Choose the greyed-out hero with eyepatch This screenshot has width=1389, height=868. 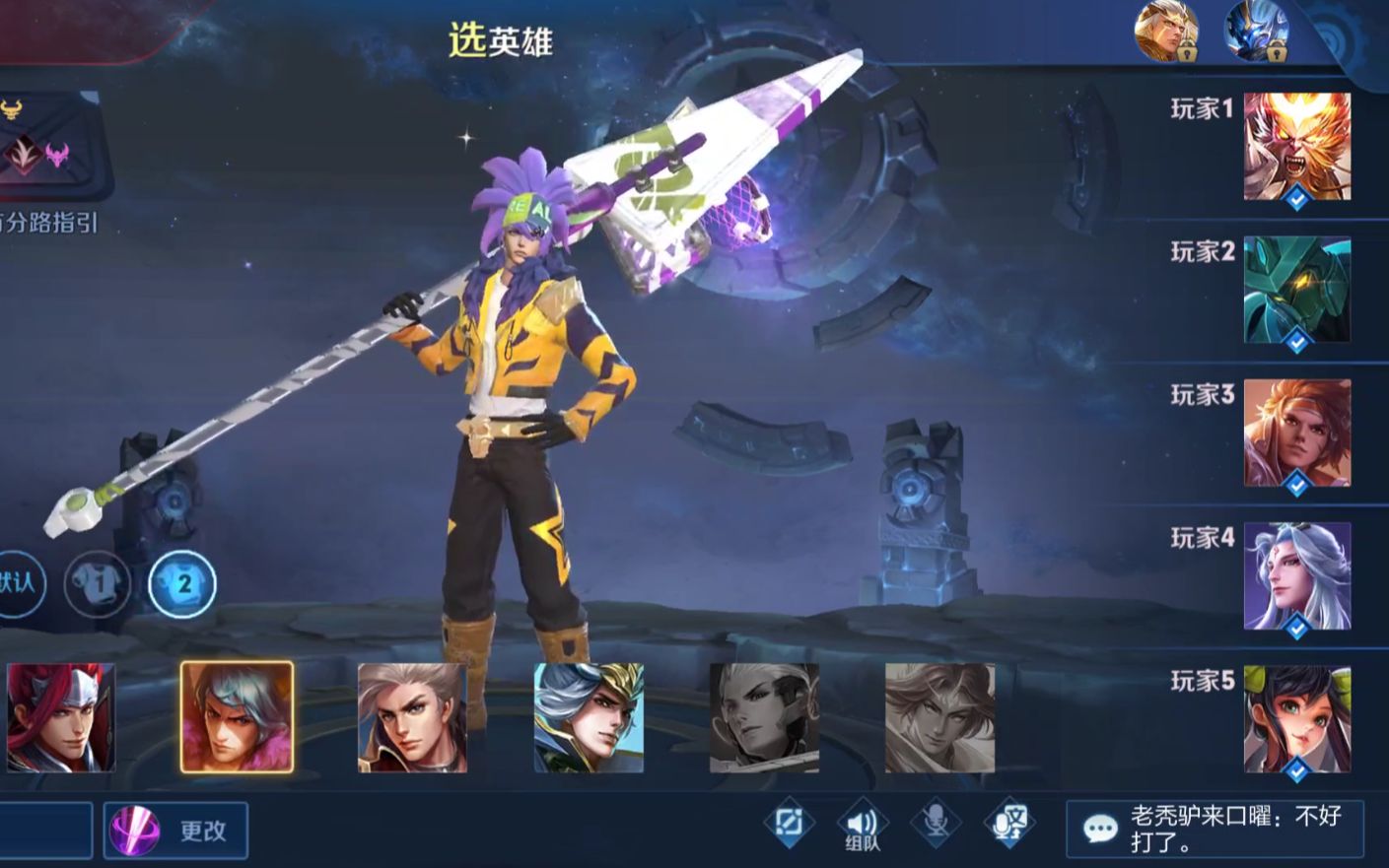764,717
